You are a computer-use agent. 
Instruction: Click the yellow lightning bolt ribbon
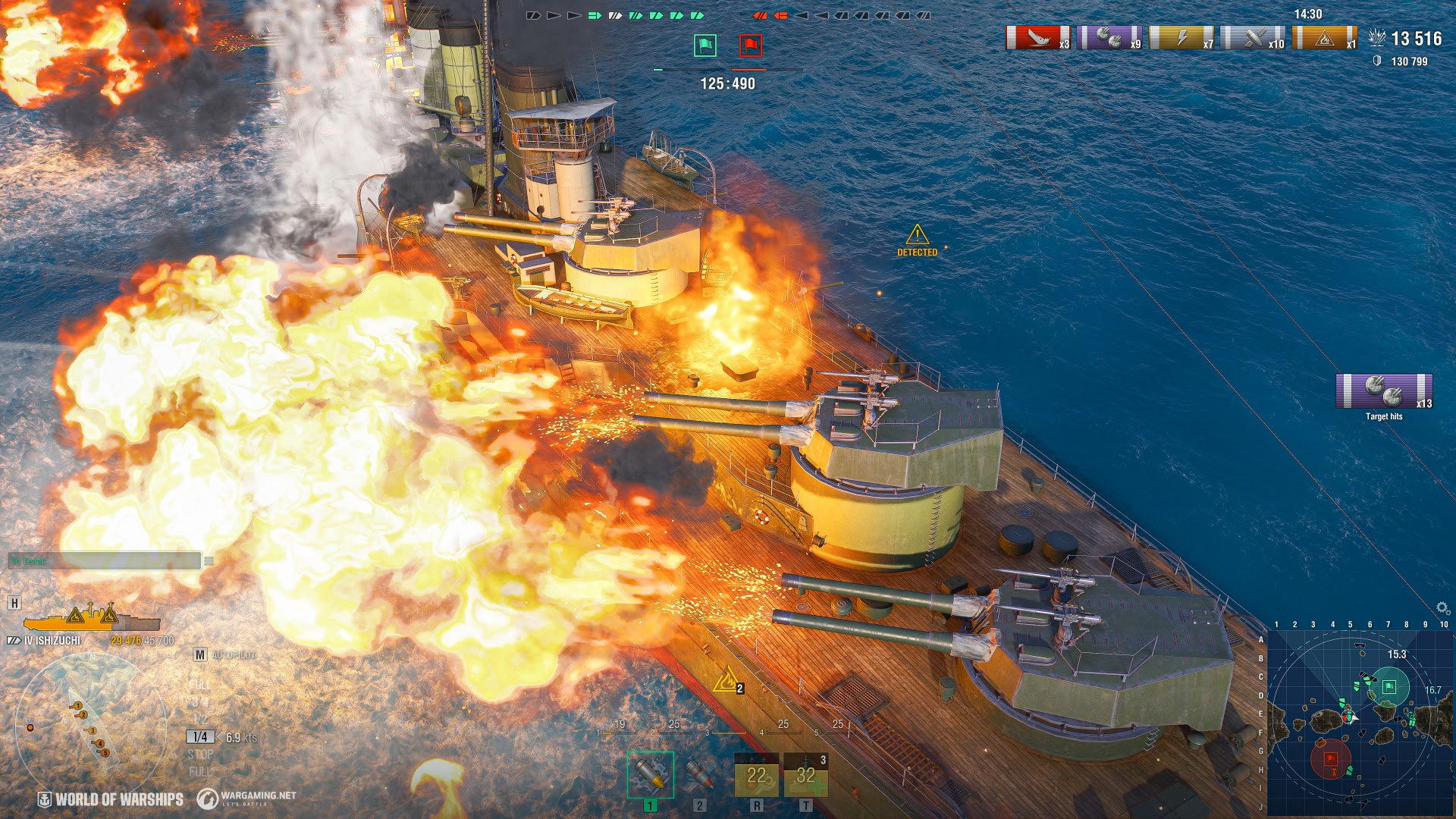pyautogui.click(x=1181, y=38)
